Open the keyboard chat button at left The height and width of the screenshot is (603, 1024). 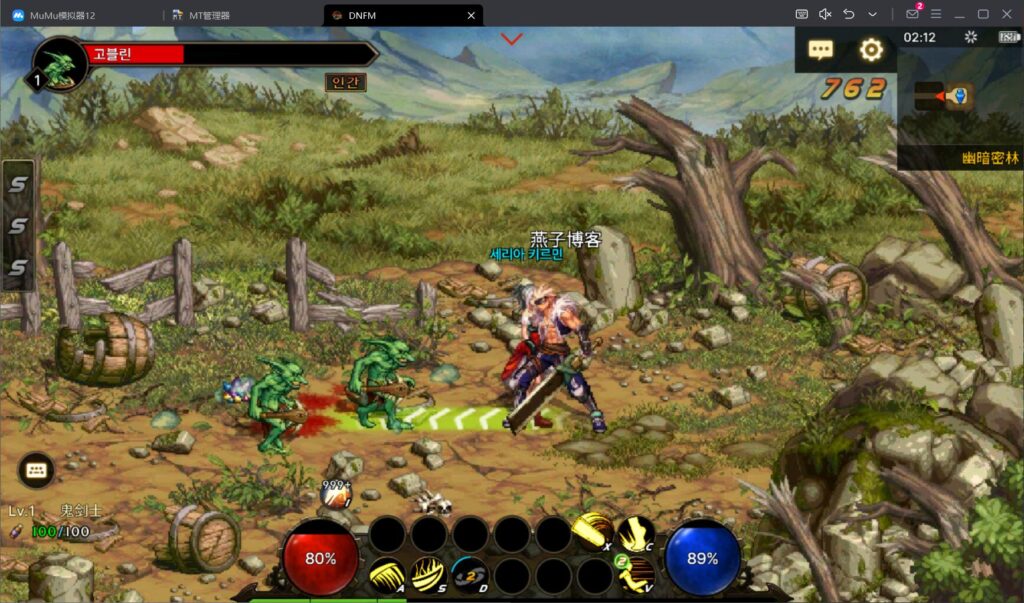coord(36,469)
